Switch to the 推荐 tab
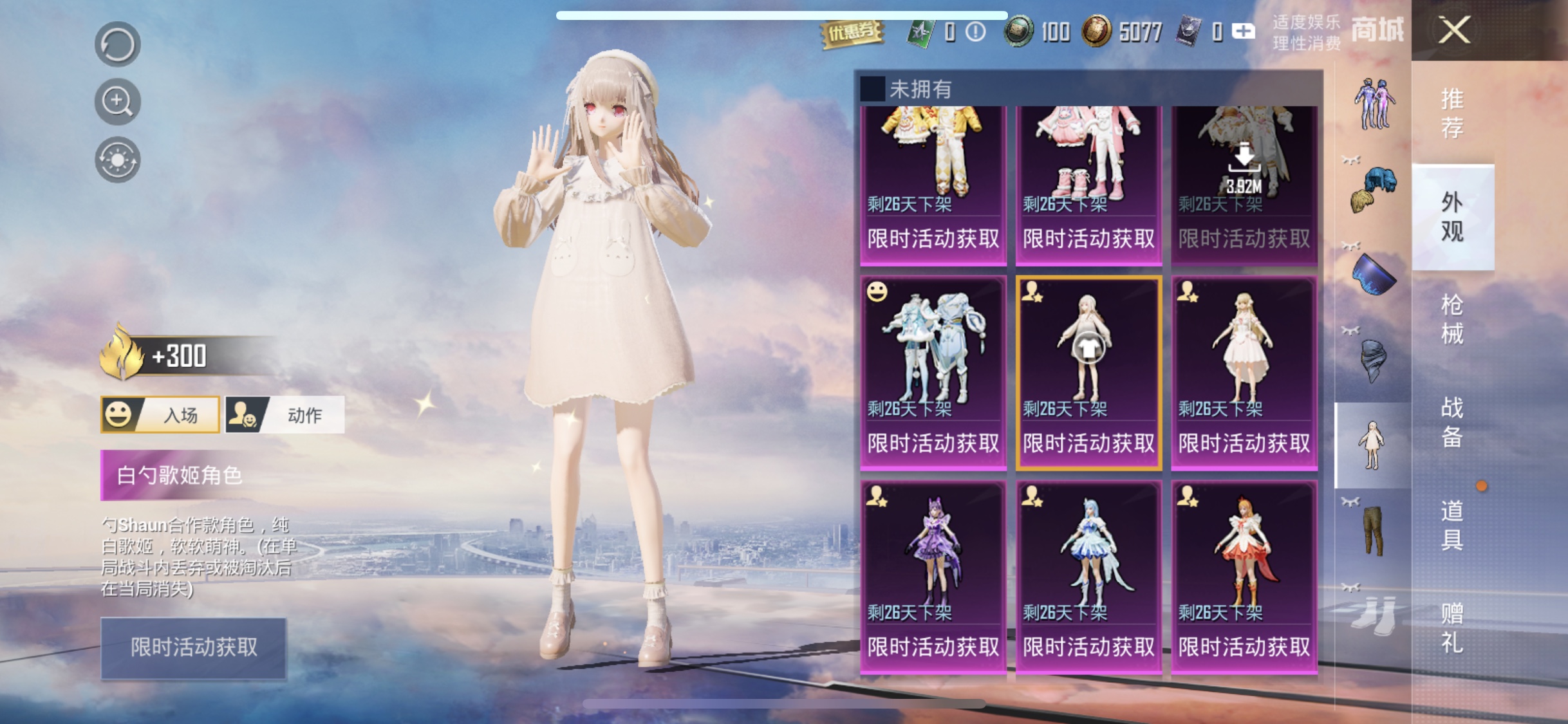1568x724 pixels. (1451, 113)
